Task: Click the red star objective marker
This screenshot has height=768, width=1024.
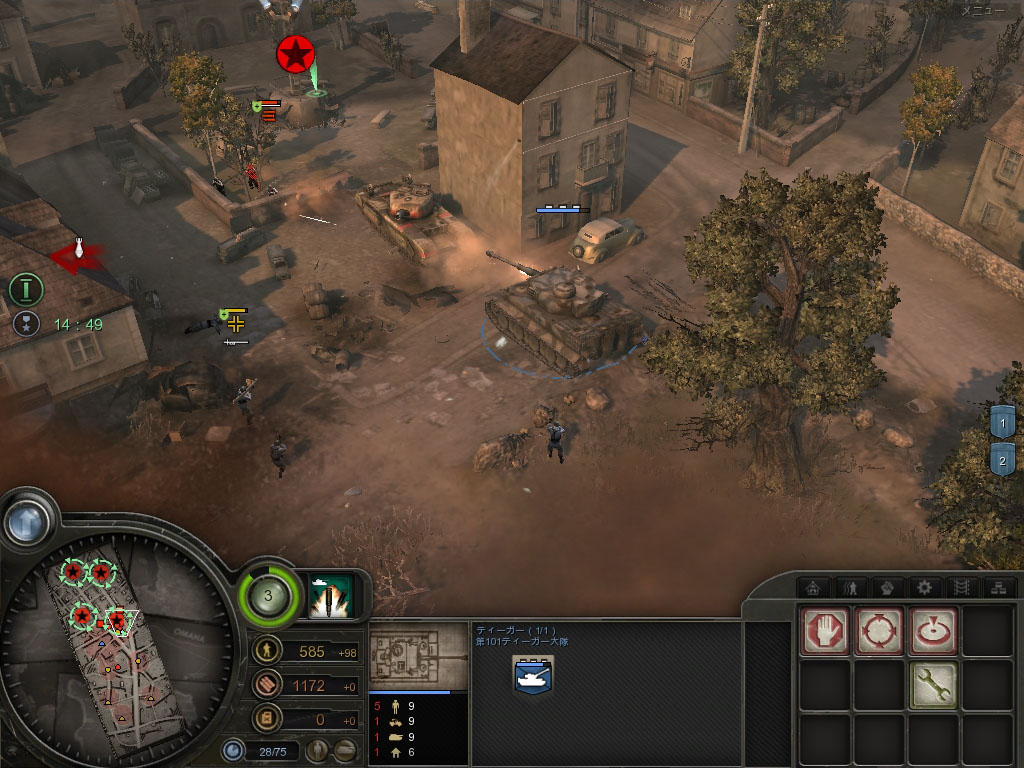Action: [x=296, y=54]
